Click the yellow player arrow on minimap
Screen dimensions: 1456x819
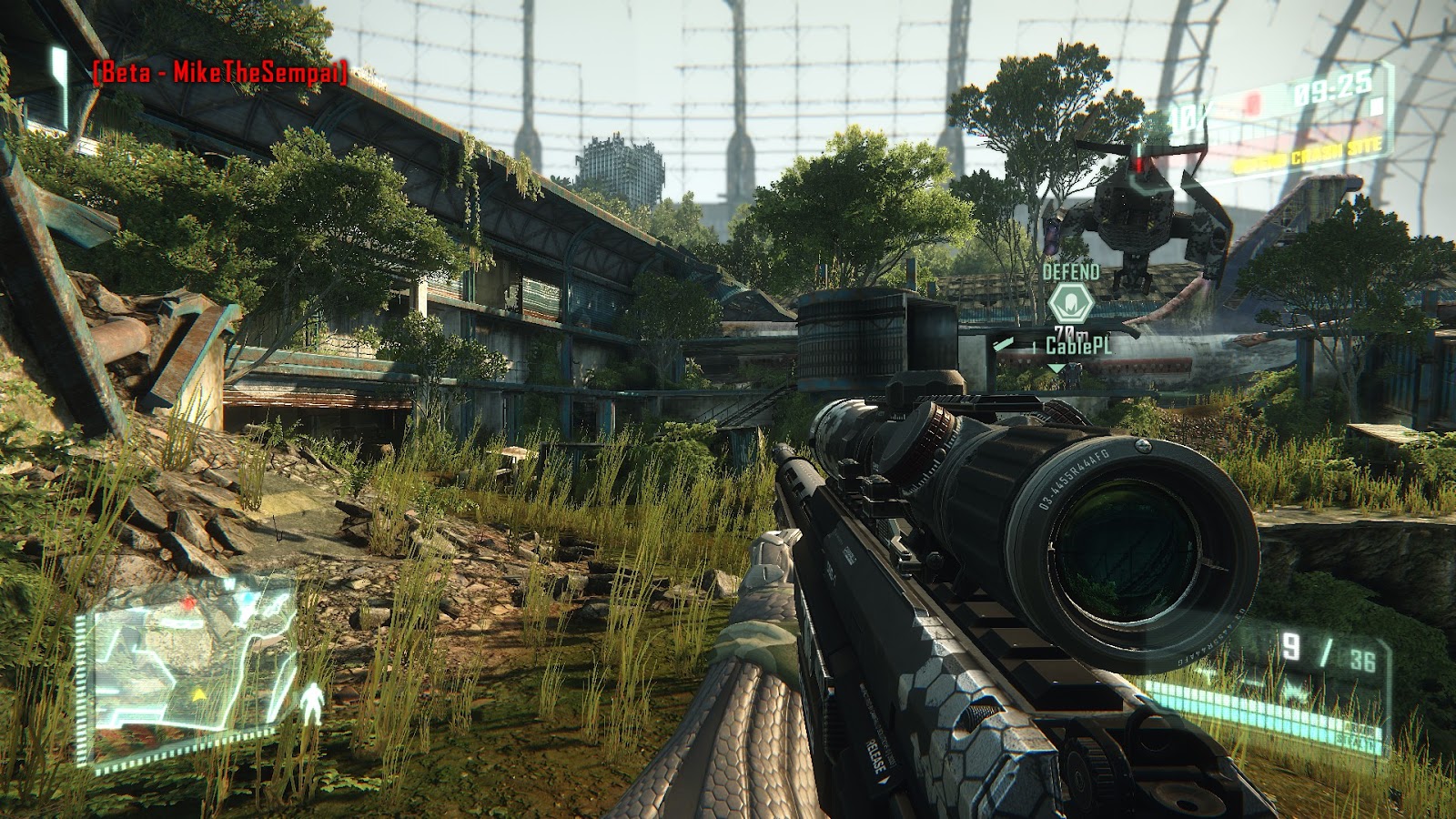point(199,694)
